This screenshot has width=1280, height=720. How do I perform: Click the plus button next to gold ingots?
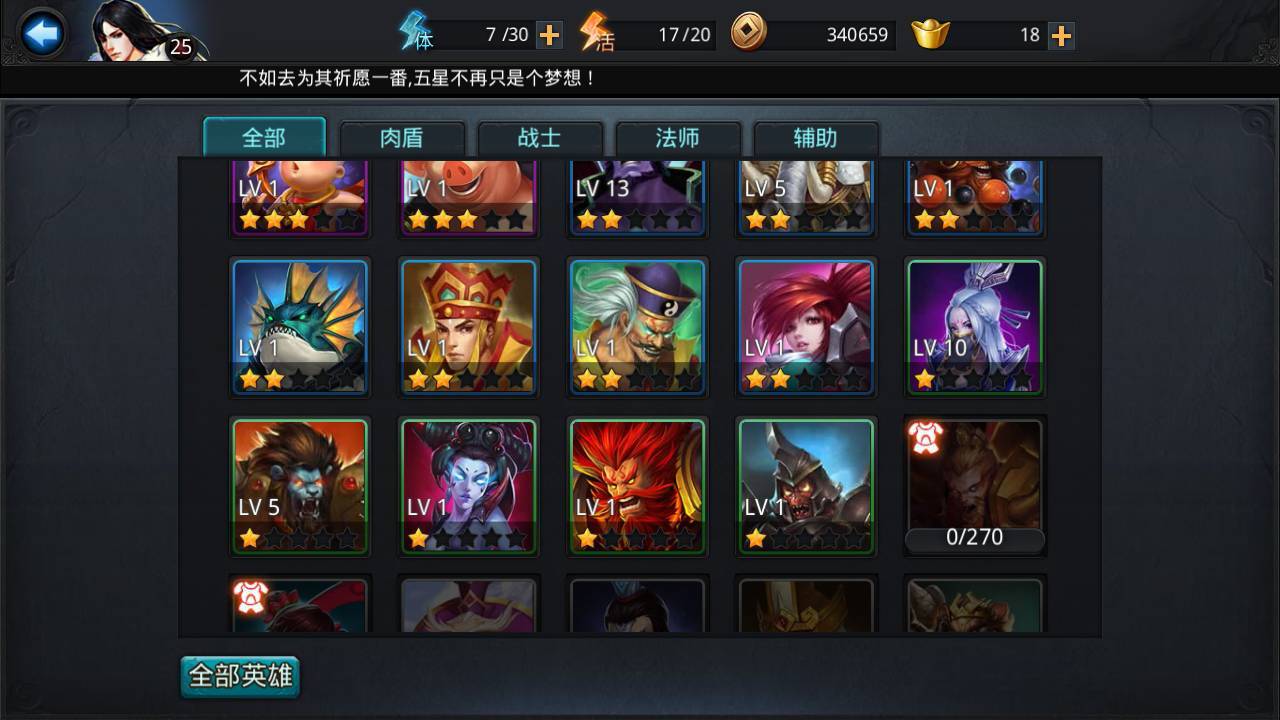coord(1064,33)
